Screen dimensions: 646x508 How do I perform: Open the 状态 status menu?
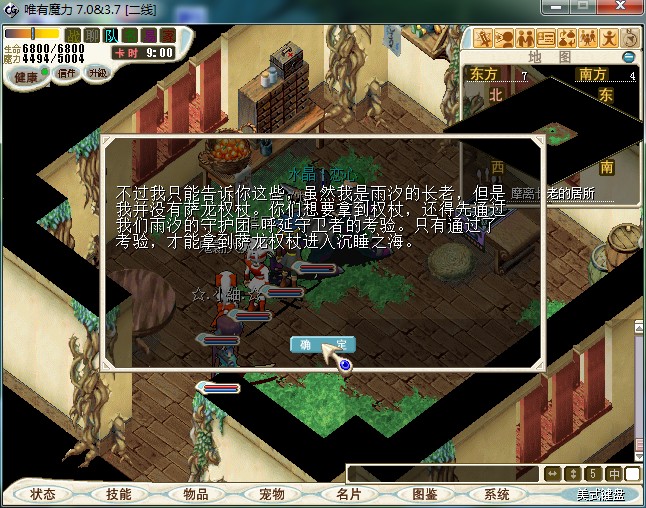(x=43, y=494)
